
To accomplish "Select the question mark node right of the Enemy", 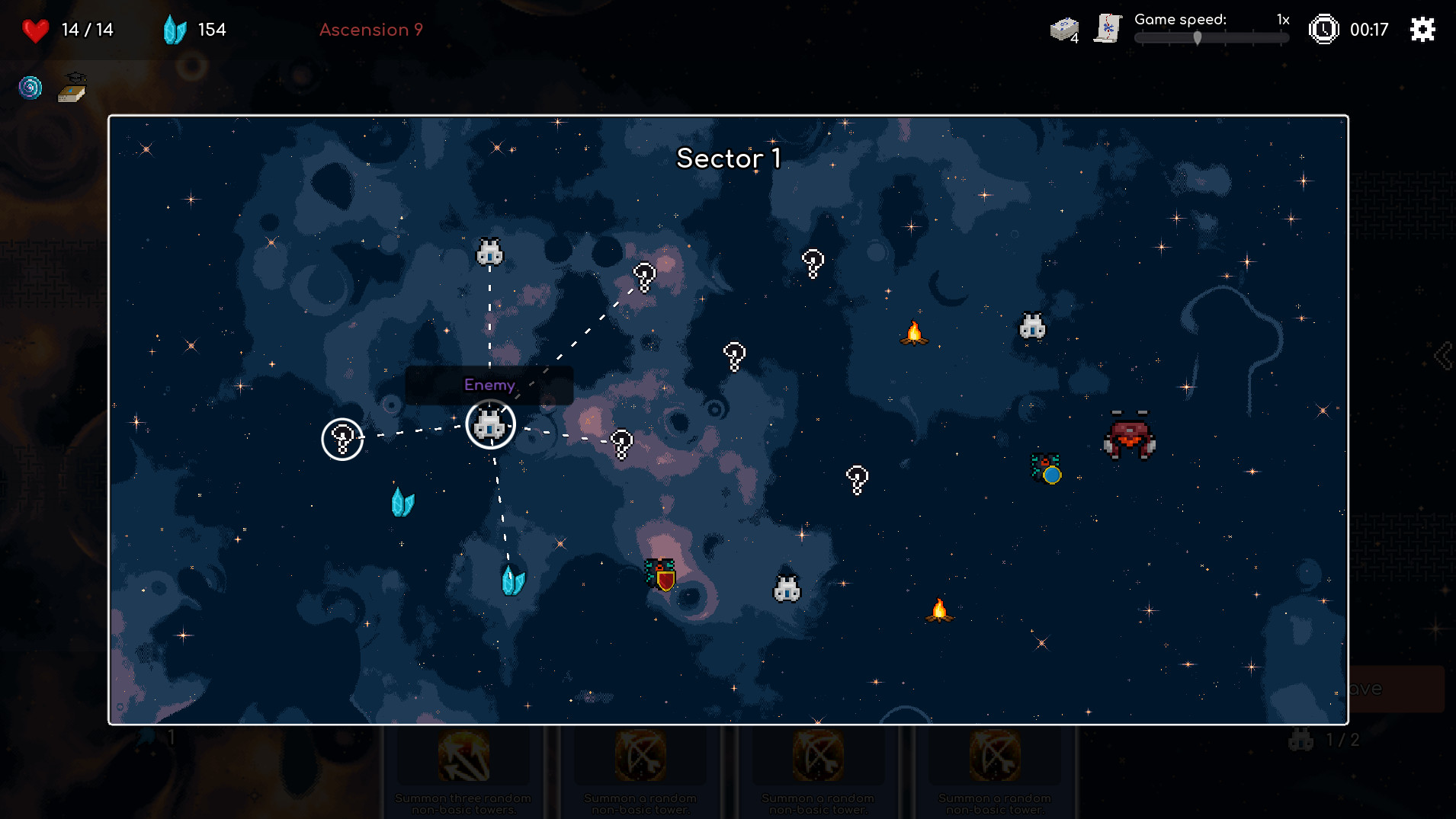I will point(622,442).
